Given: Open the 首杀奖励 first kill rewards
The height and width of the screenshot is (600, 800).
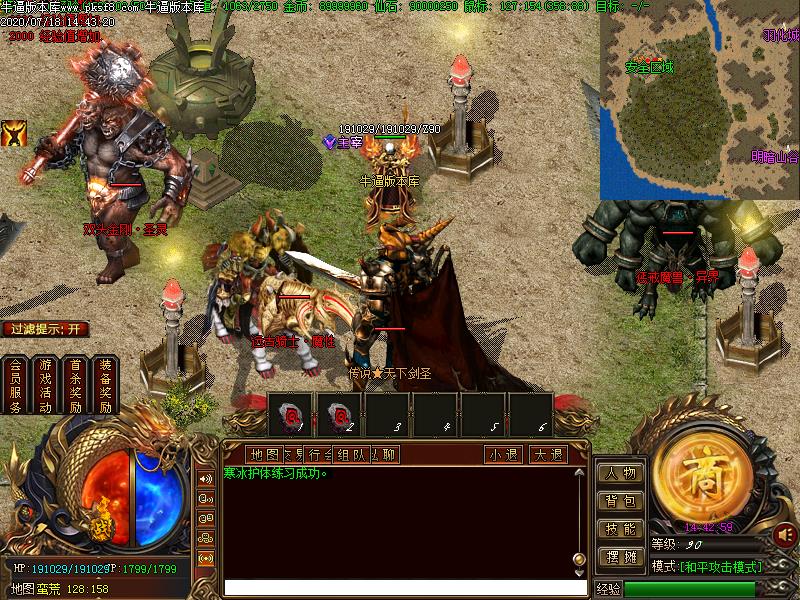Looking at the screenshot, I should click(x=75, y=385).
